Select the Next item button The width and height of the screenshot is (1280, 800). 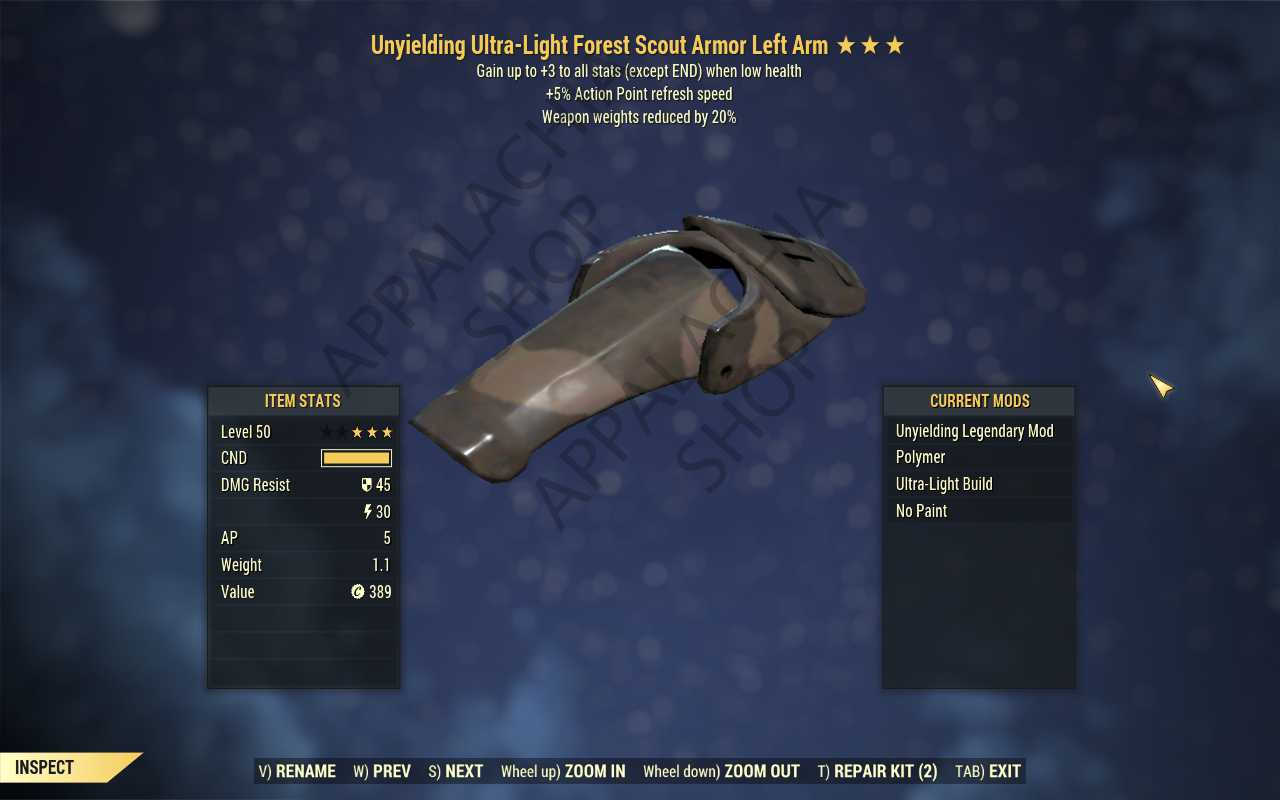[x=456, y=771]
